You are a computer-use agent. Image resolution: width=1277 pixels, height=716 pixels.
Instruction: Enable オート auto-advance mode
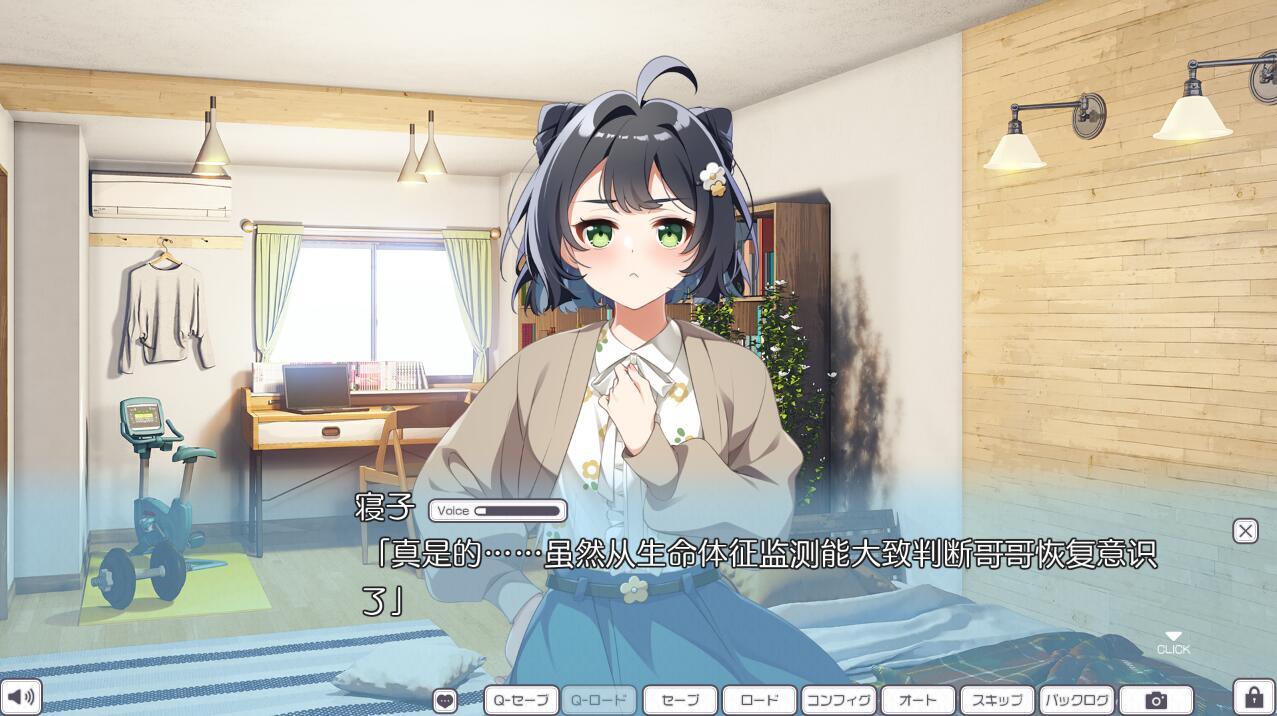918,700
